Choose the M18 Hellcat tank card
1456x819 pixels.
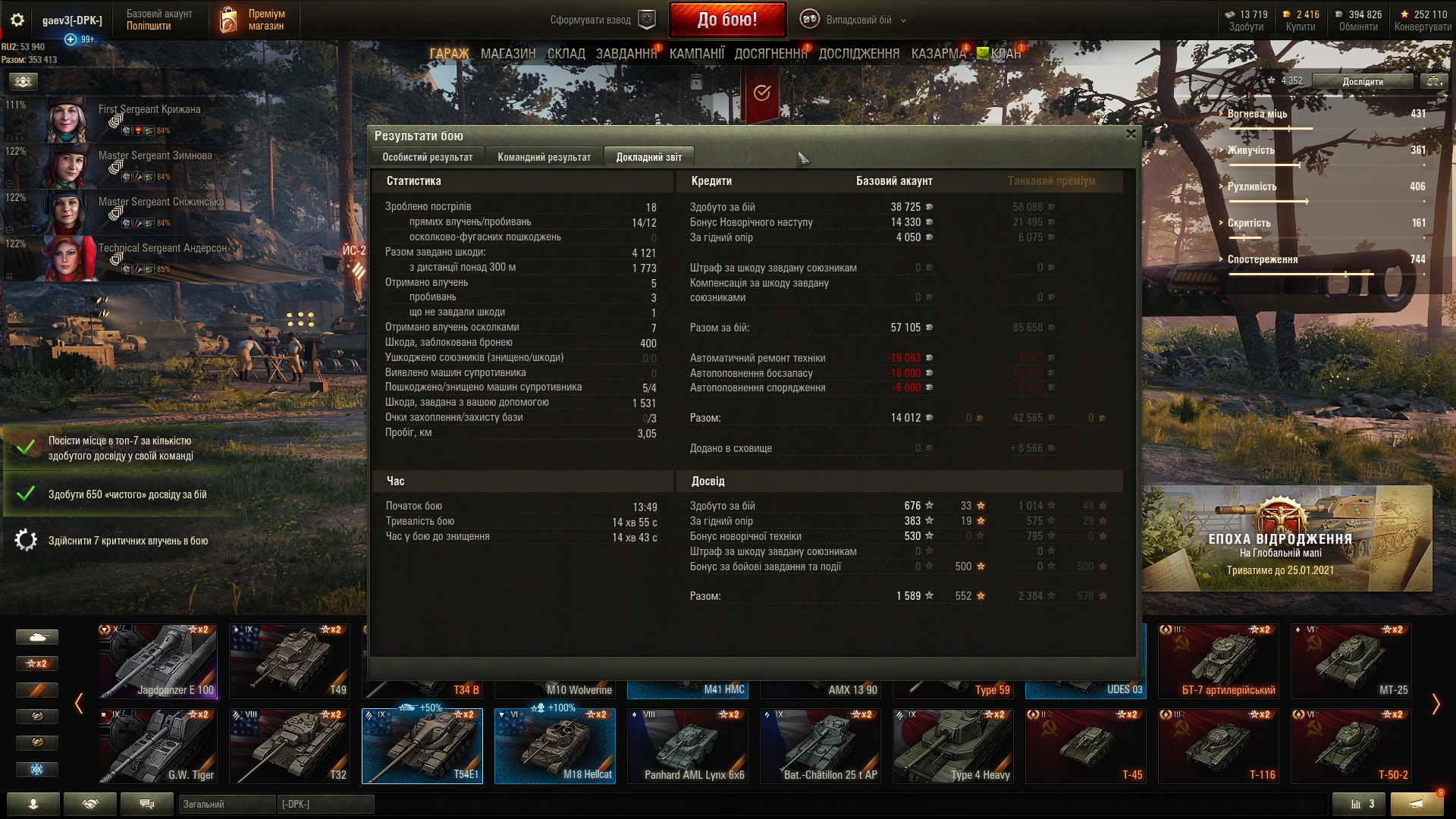(555, 745)
